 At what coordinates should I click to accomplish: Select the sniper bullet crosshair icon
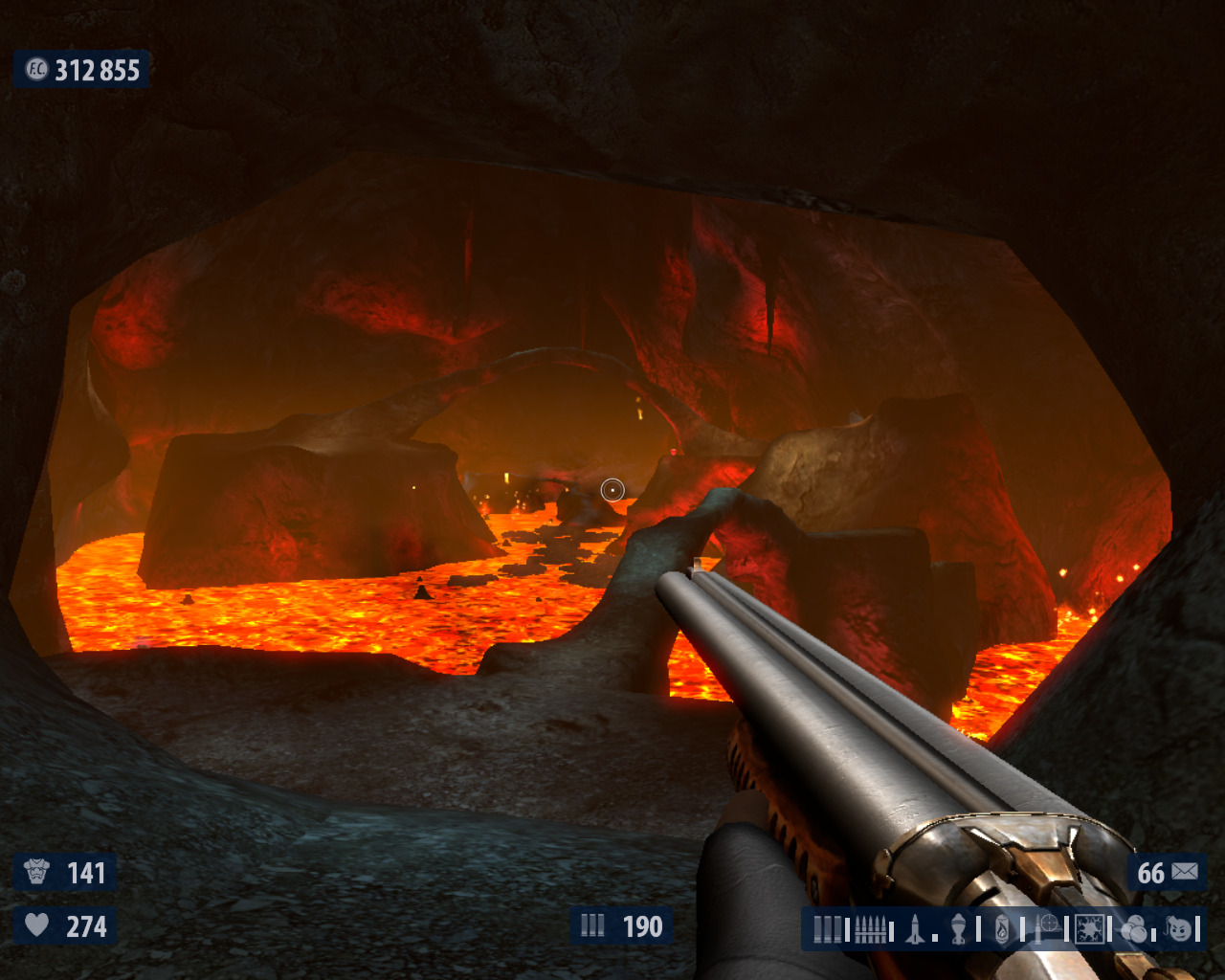pyautogui.click(x=1047, y=927)
